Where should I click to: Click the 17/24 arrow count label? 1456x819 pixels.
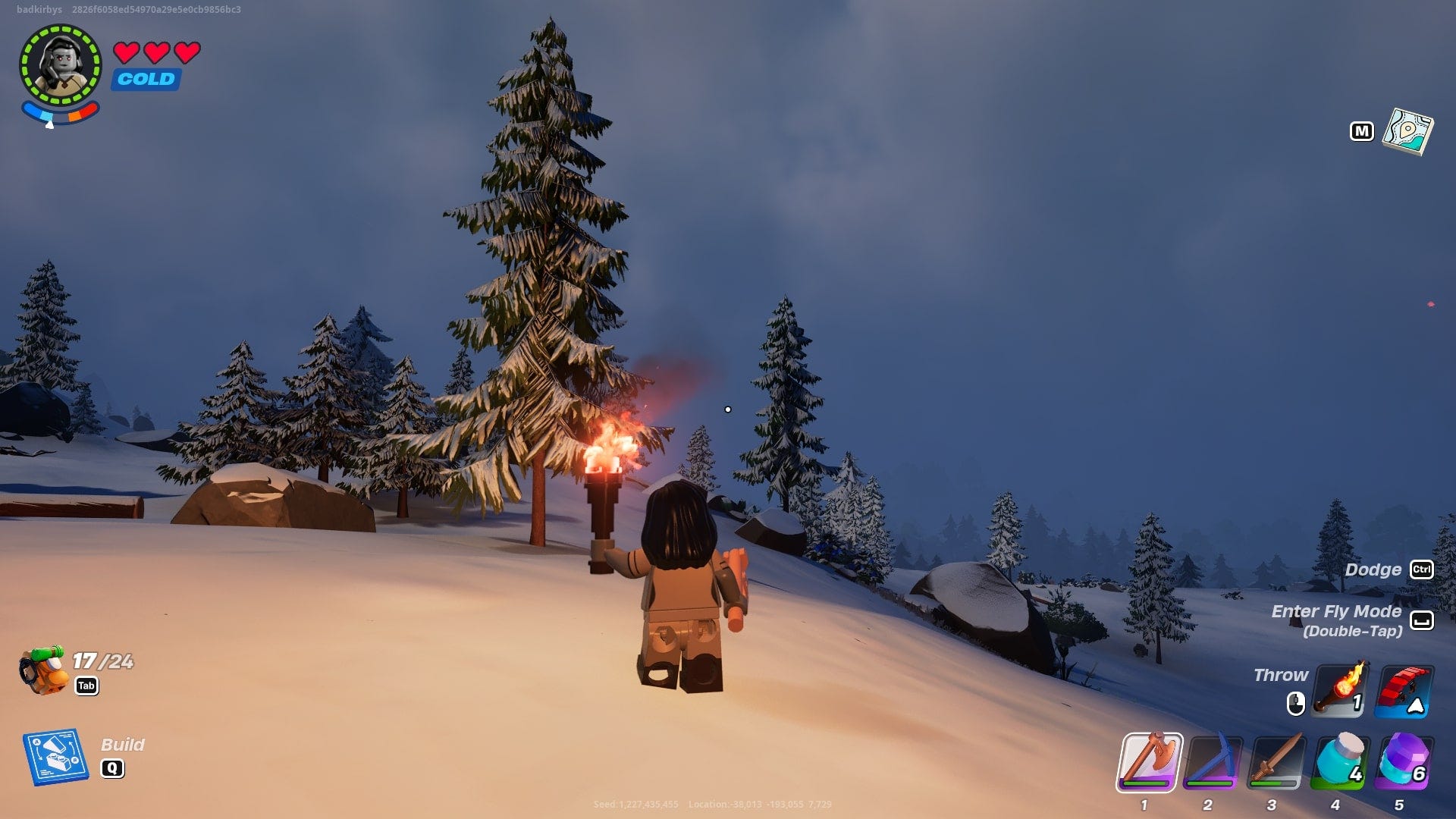click(x=102, y=662)
